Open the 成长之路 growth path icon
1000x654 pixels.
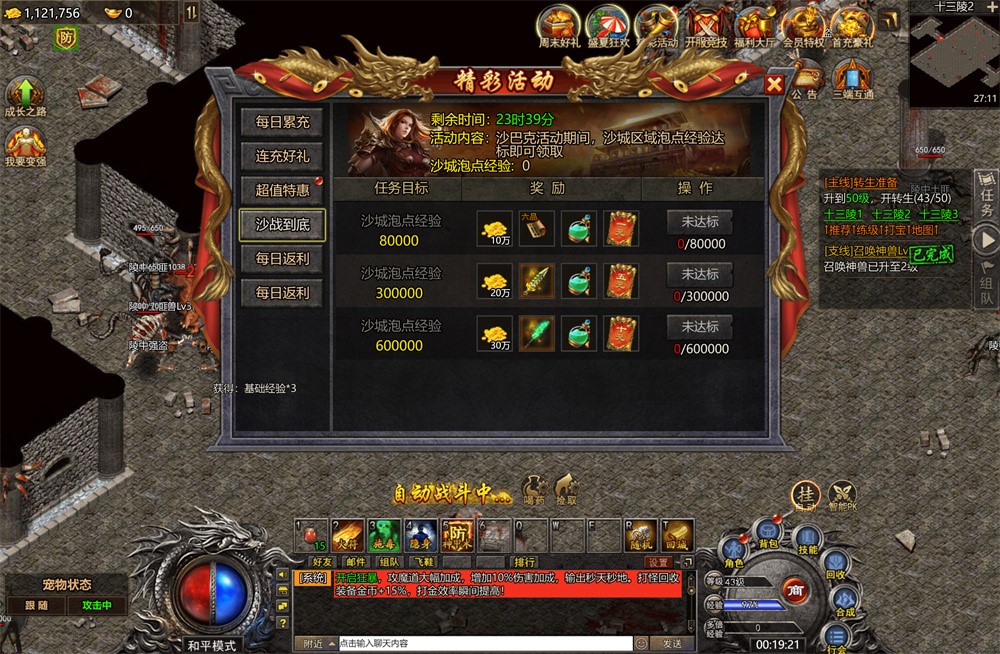[25, 94]
